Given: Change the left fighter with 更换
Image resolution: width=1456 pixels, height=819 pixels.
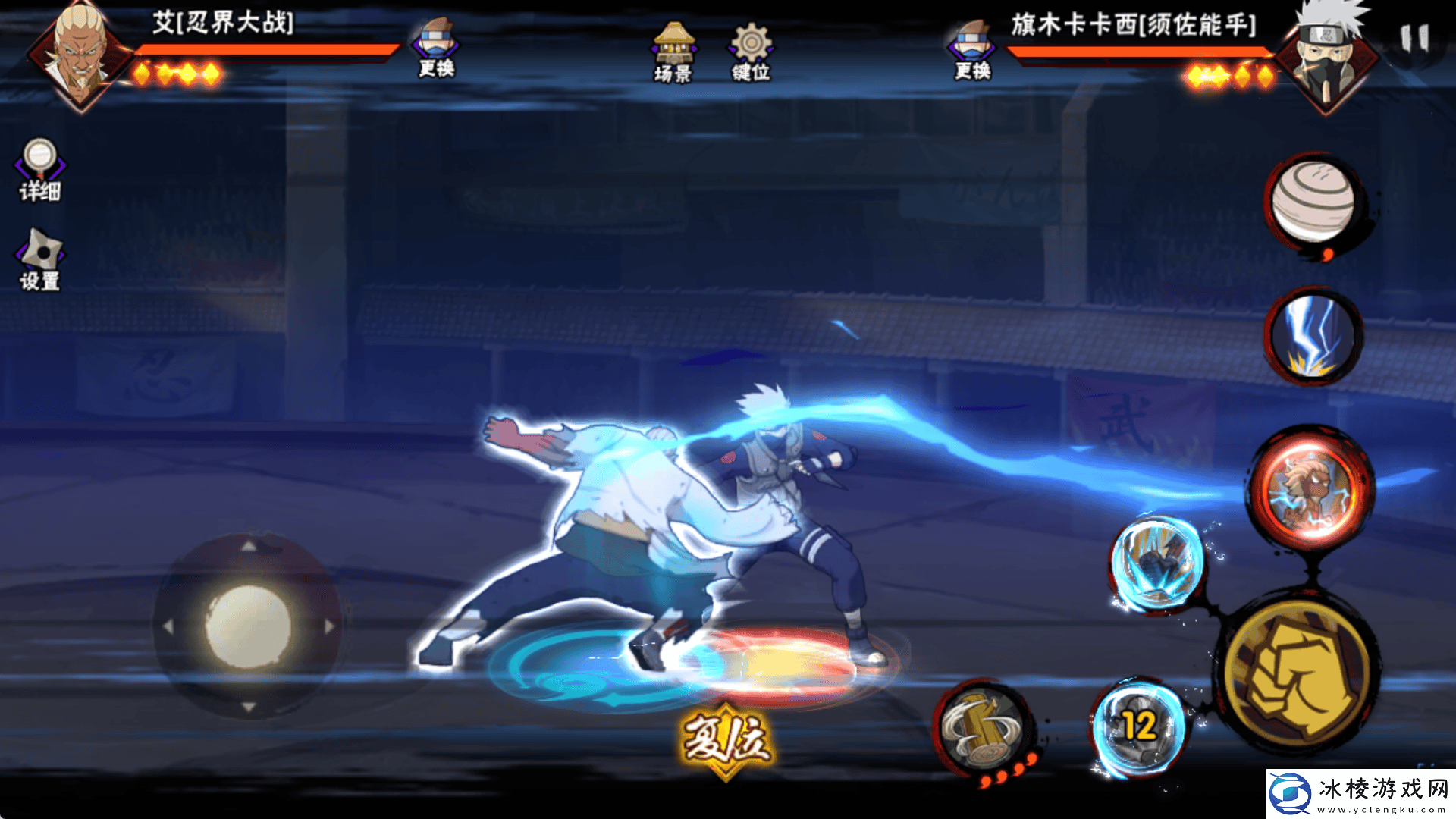Looking at the screenshot, I should coord(436,49).
